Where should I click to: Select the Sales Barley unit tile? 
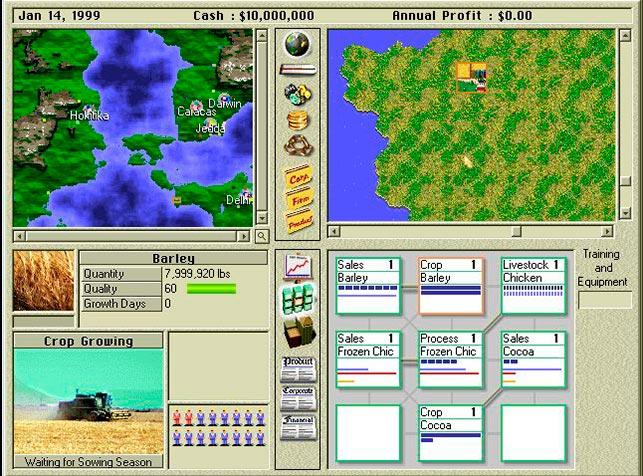(x=368, y=285)
